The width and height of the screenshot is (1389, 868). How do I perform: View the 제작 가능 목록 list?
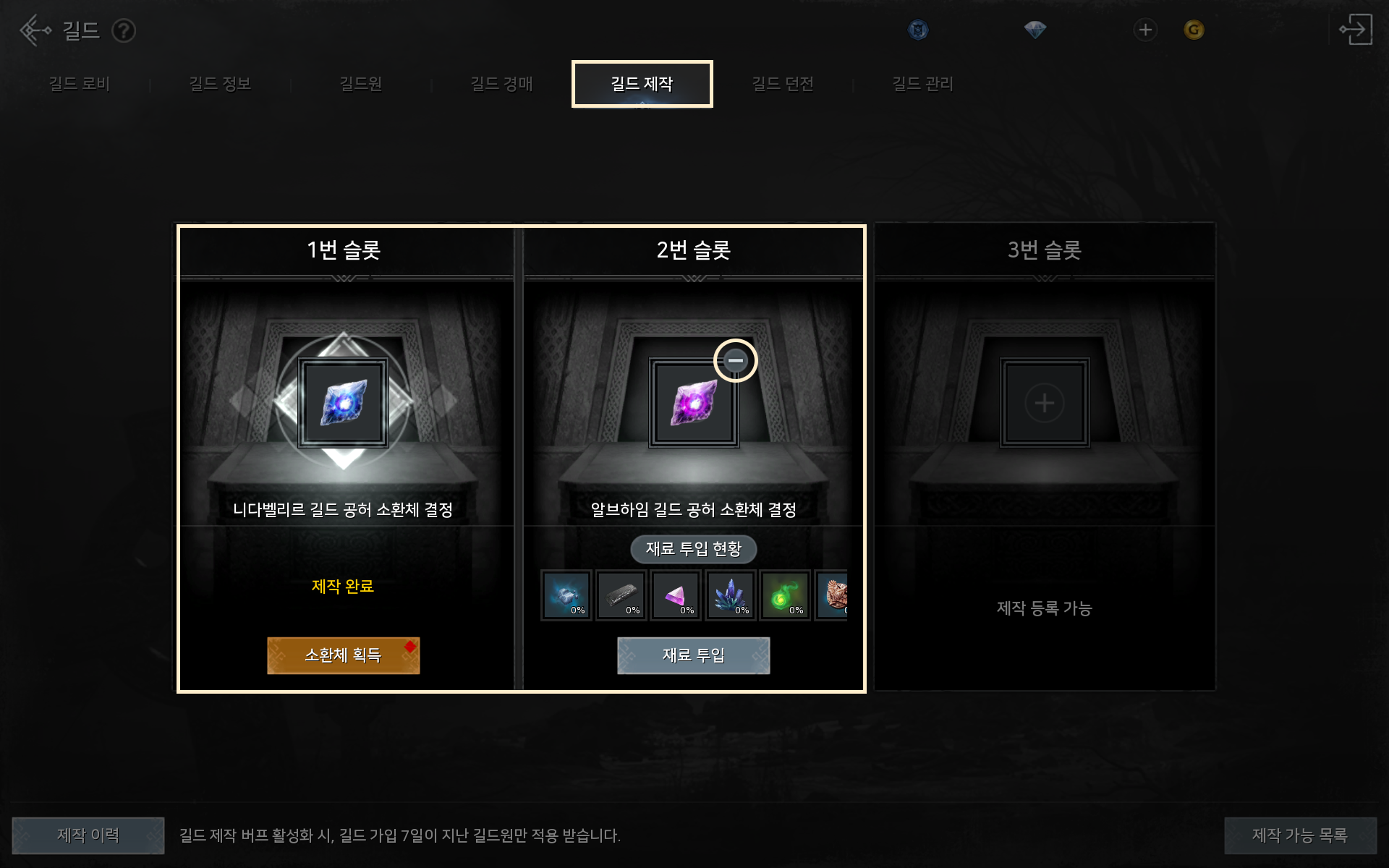[1299, 835]
